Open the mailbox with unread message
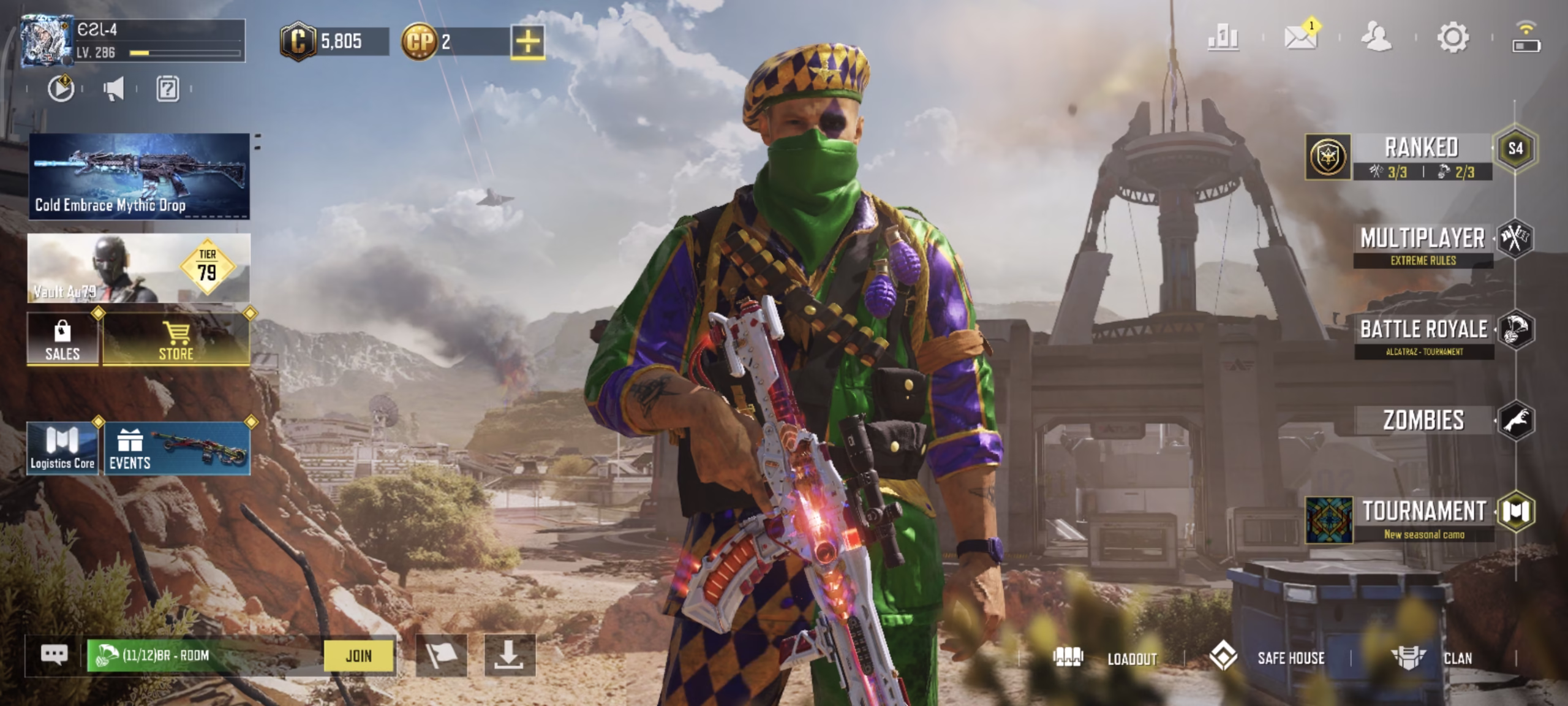The width and height of the screenshot is (1568, 706). 1300,38
